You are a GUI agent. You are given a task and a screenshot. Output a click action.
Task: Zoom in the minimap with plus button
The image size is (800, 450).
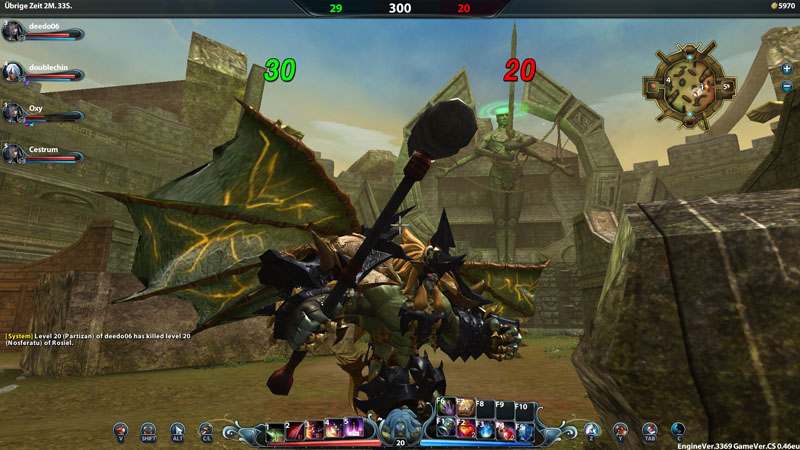click(787, 68)
